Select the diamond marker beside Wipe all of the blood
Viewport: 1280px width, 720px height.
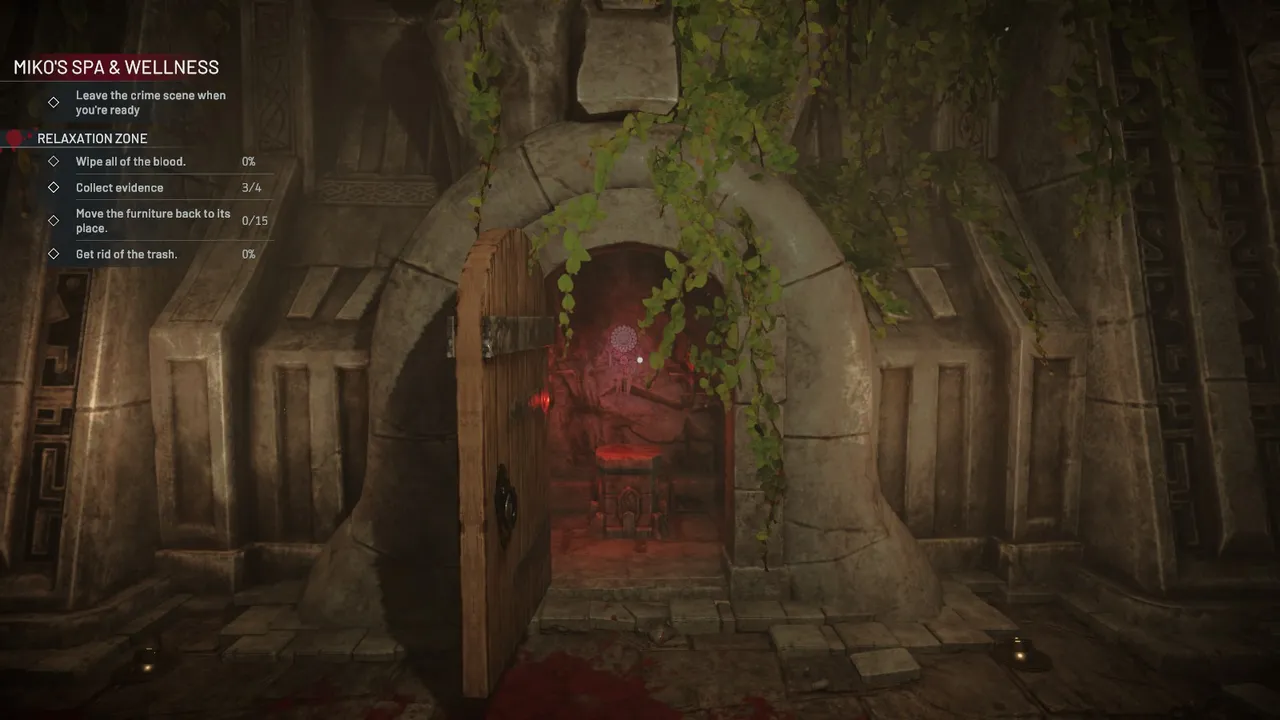click(x=53, y=161)
